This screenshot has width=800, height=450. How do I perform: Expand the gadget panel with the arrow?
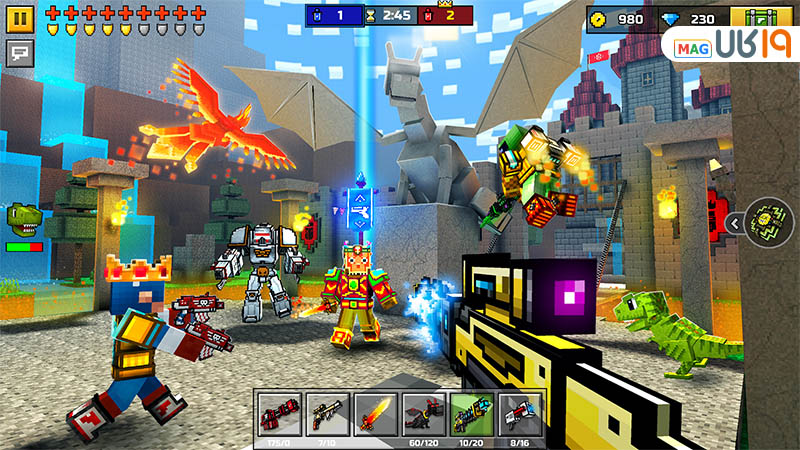click(x=733, y=223)
